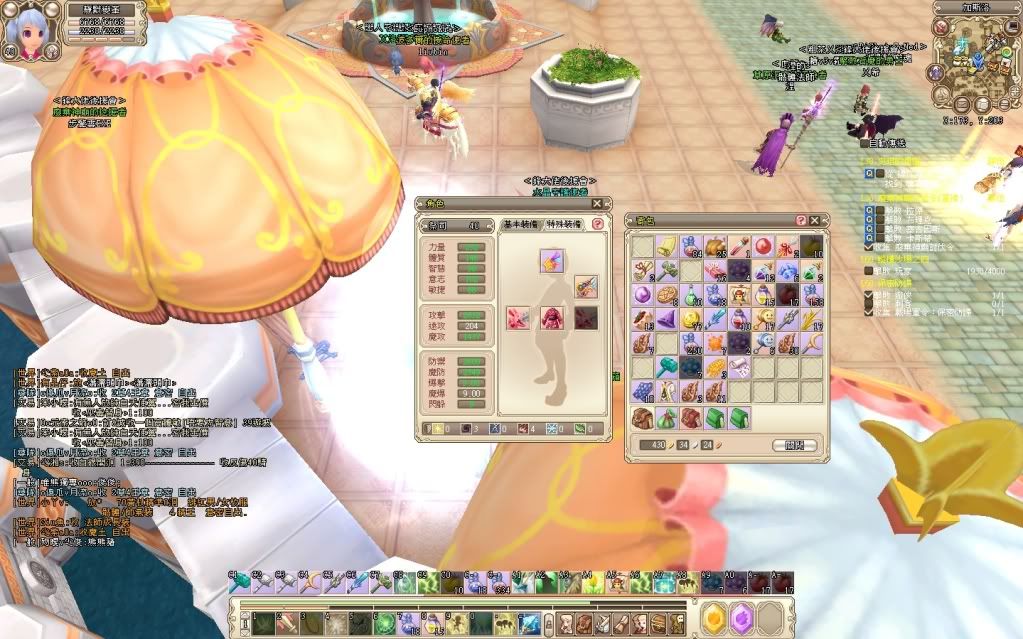Select the roast chicken in the bag
Screen dimensions: 1023x639
tap(714, 246)
